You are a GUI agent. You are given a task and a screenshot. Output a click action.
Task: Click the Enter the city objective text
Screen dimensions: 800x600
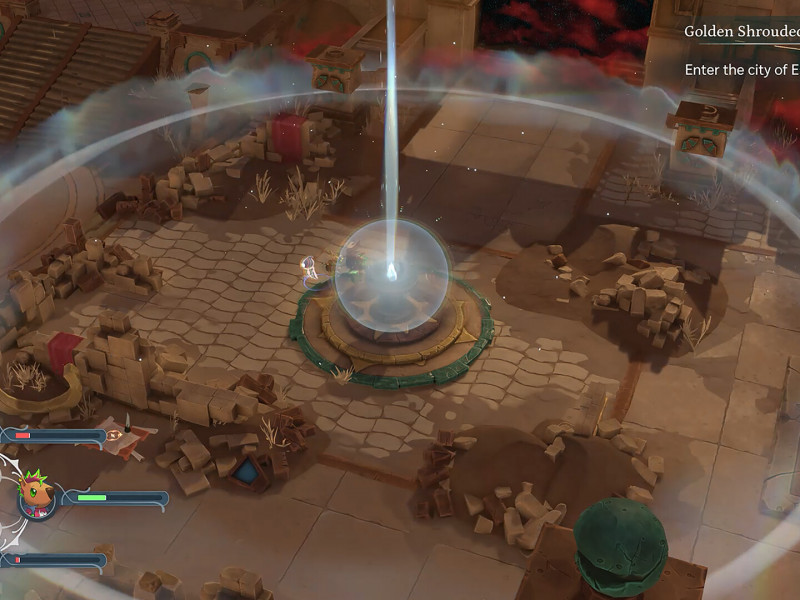point(741,70)
